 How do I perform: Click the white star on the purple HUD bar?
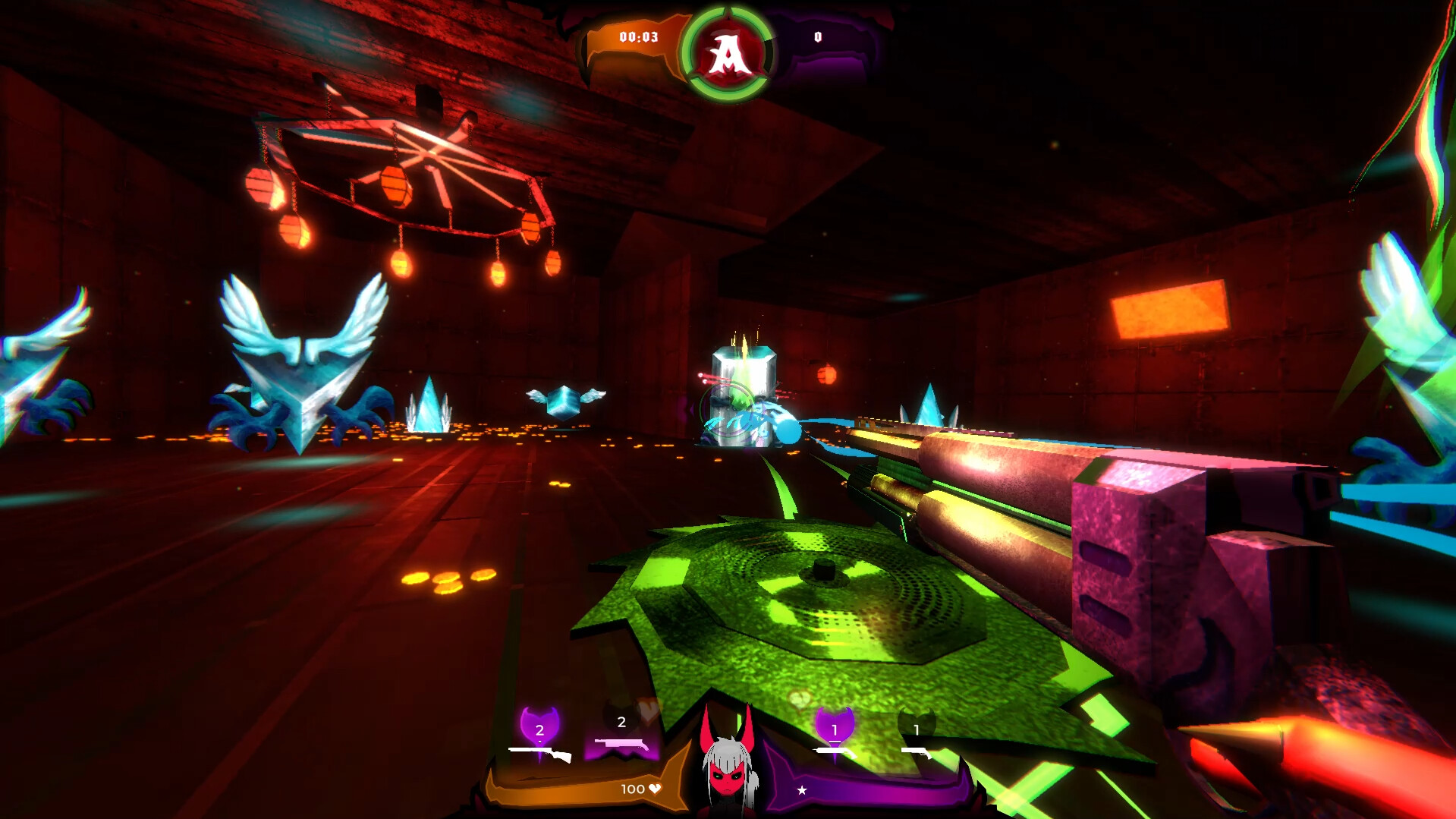tap(802, 790)
